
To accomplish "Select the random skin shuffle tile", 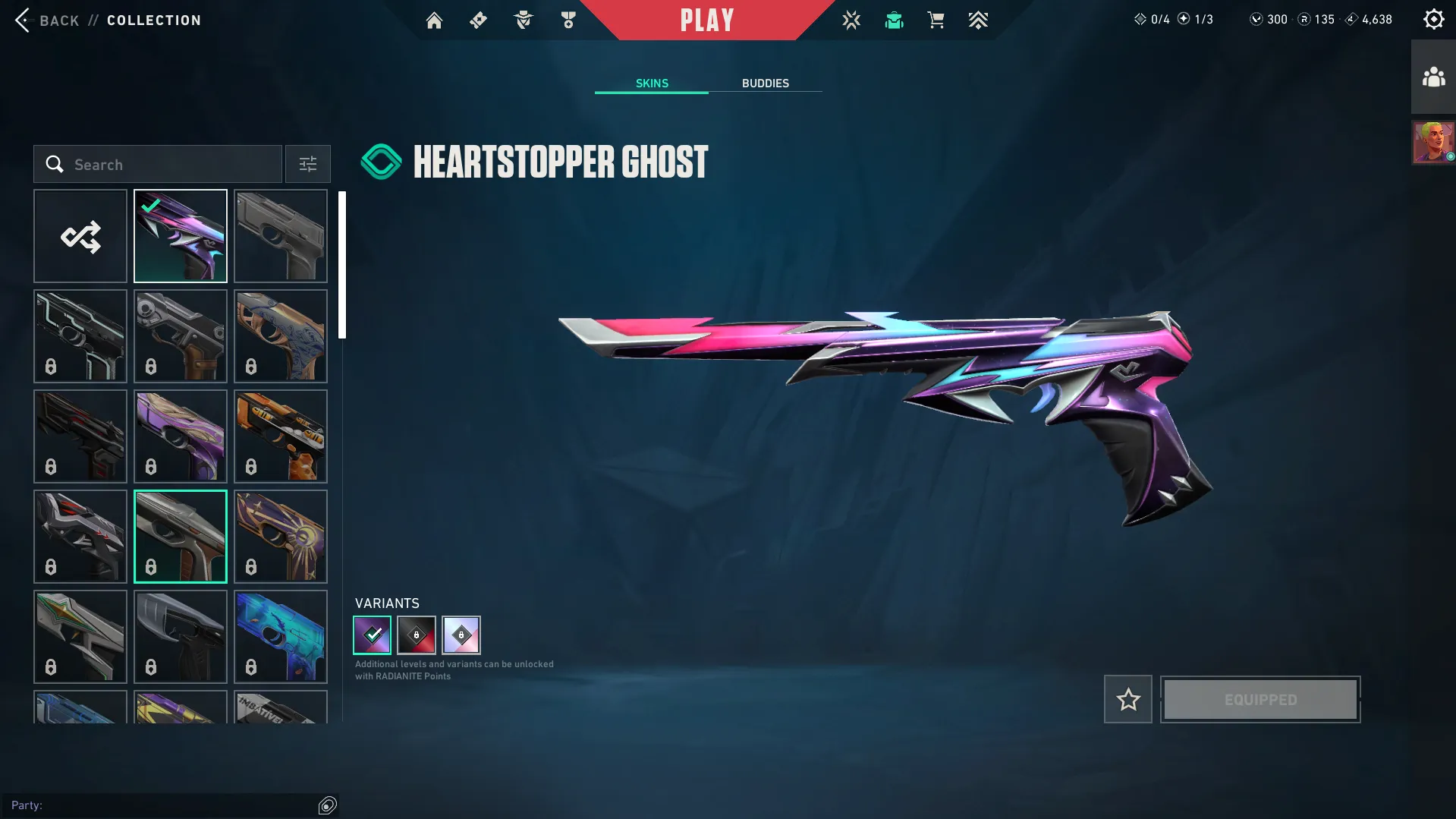I will (x=80, y=236).
